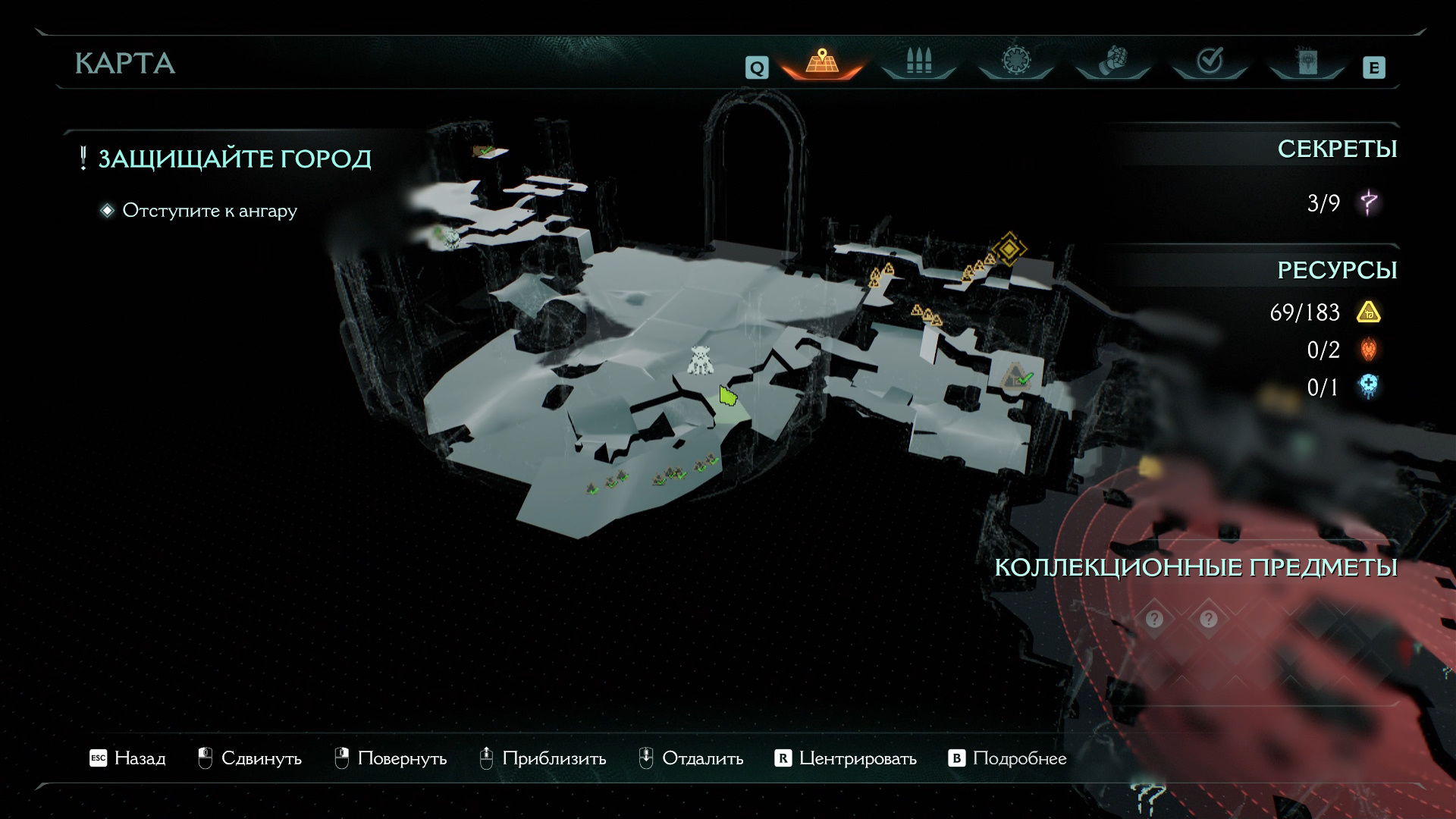Open the shield saw tab
This screenshot has width=1456, height=819.
point(1015,61)
